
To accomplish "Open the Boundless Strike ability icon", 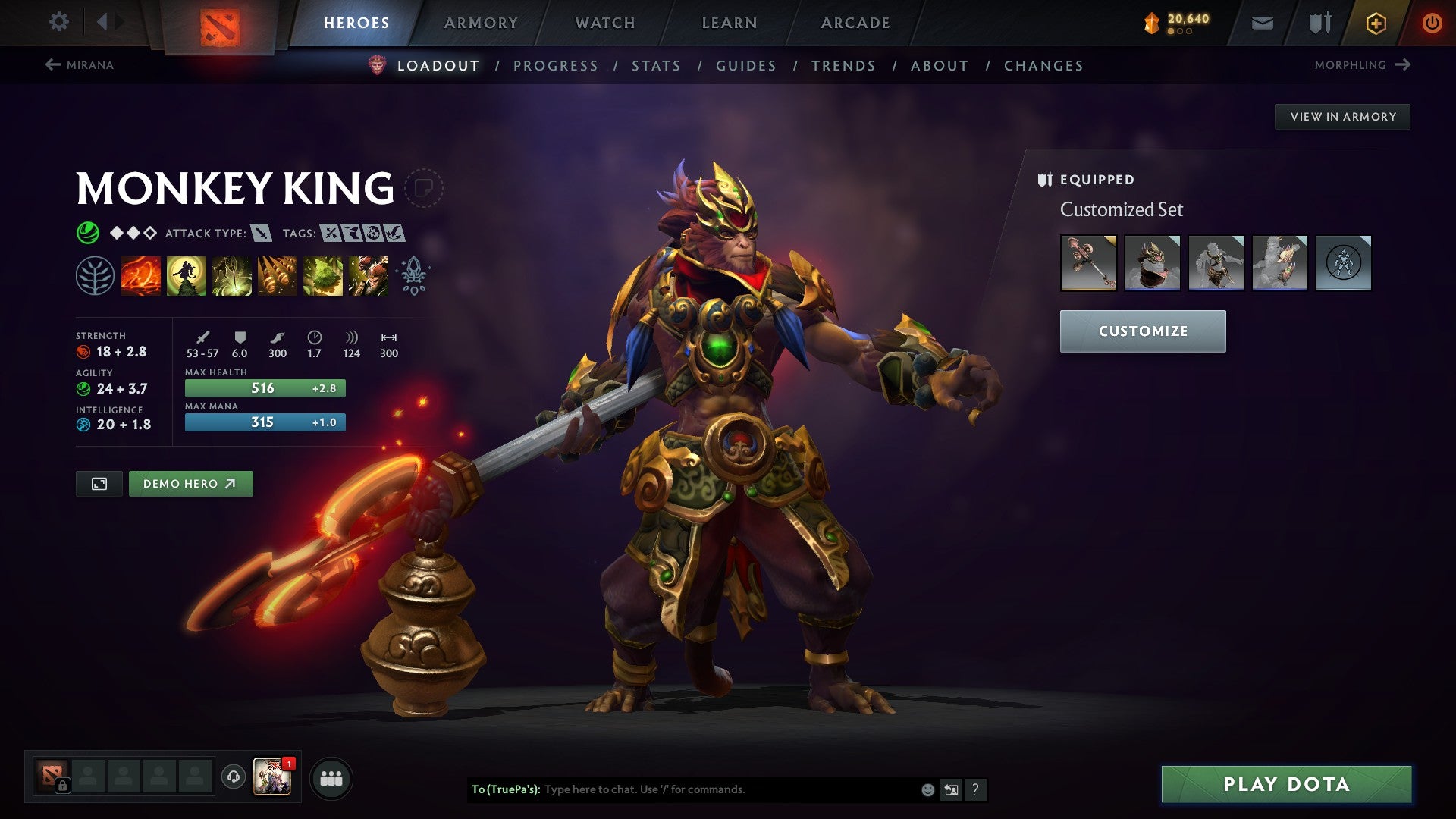I will 140,275.
